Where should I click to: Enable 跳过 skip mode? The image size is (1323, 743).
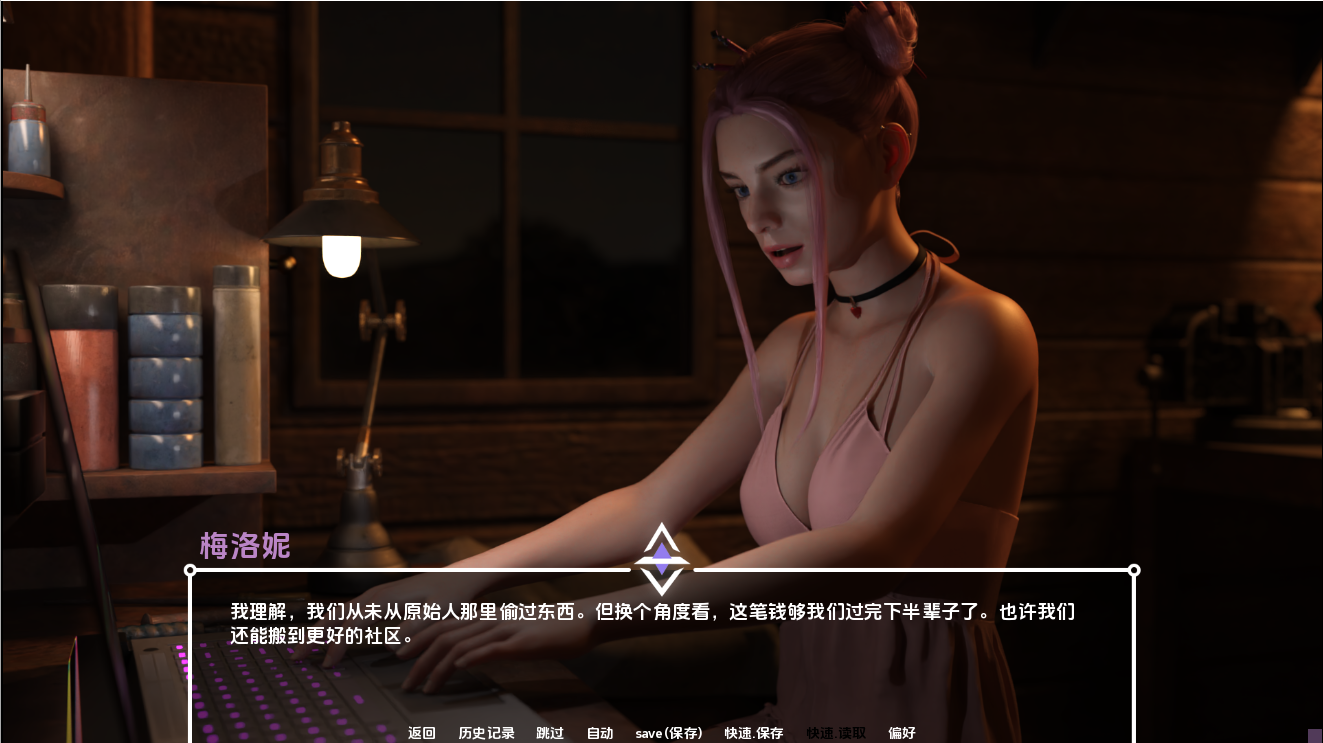(549, 732)
